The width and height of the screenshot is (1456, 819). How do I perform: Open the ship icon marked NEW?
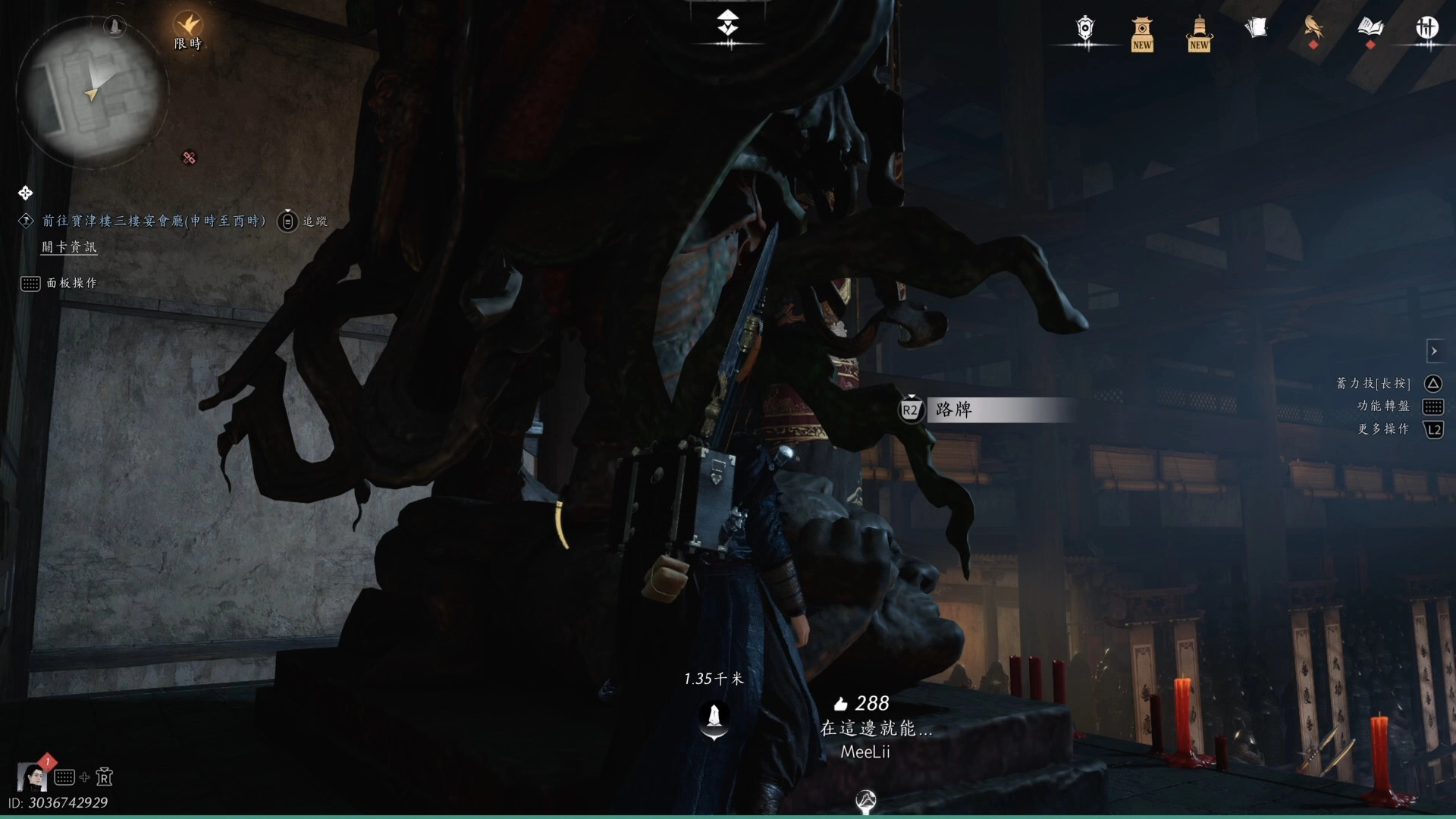coord(1199,33)
